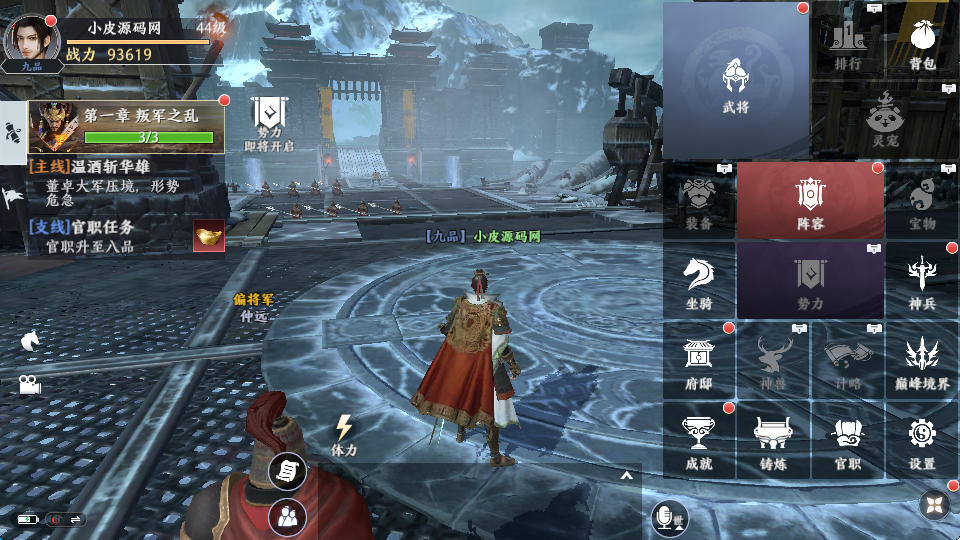Open the 府邸 mansion menu

tap(699, 360)
